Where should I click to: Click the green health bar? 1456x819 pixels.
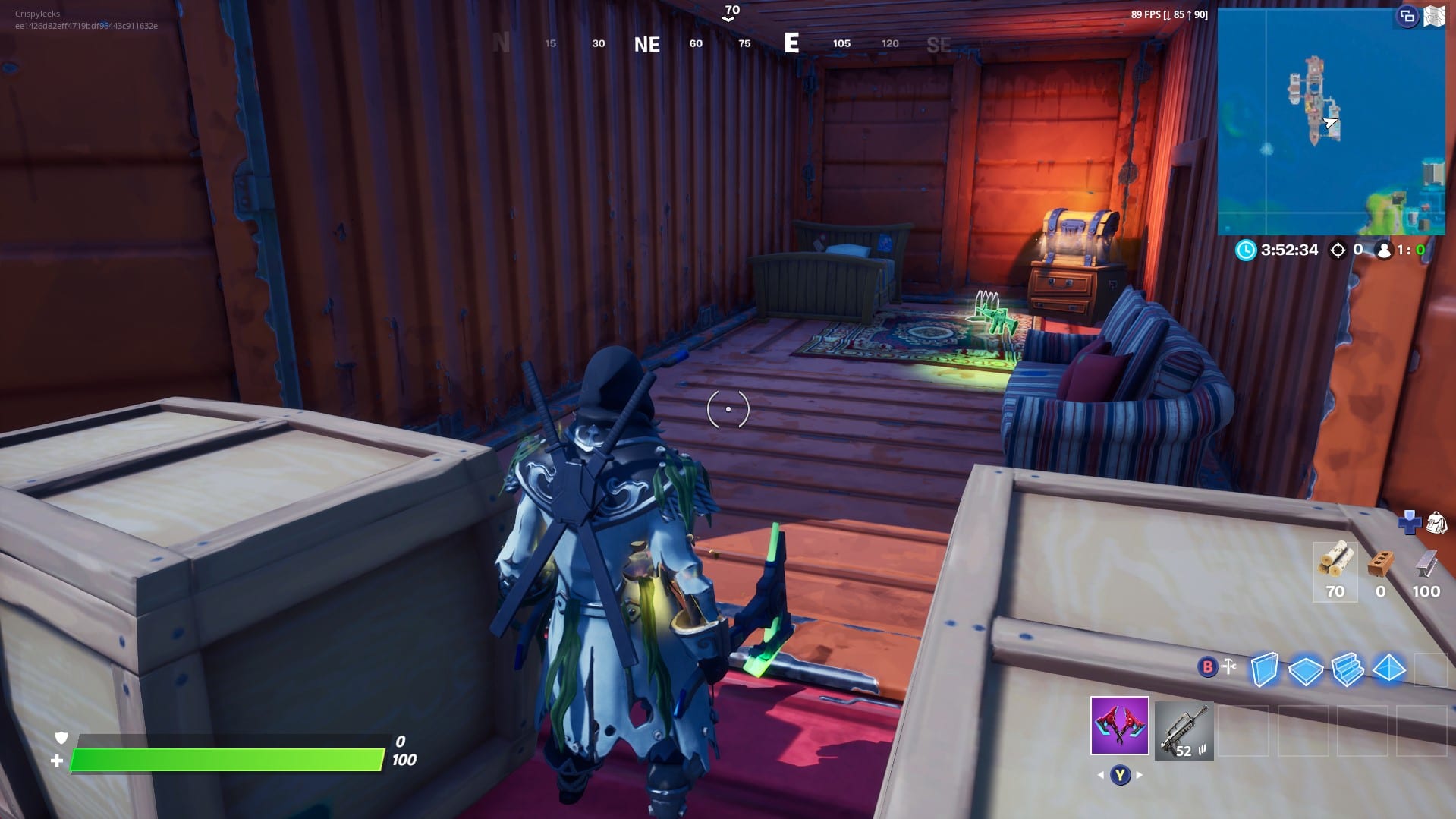(x=228, y=758)
